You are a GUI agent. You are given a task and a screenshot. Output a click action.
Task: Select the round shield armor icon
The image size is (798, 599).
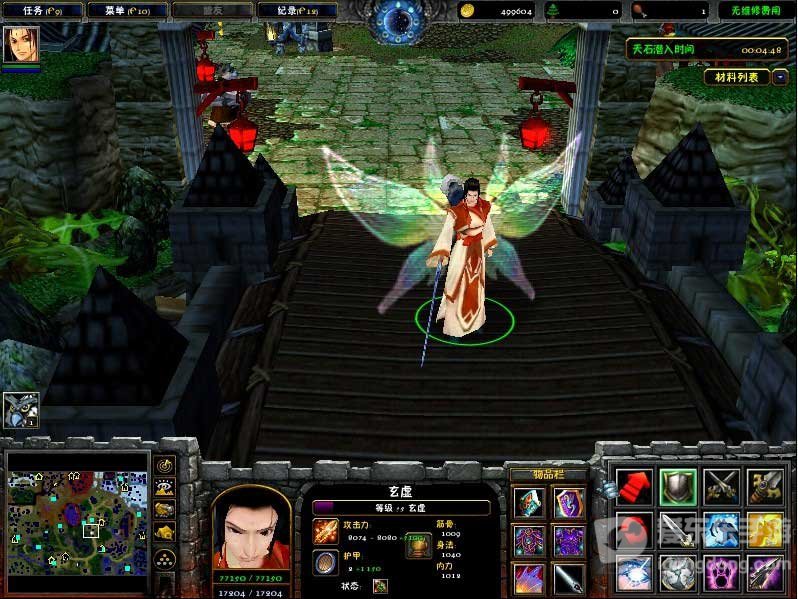click(325, 562)
